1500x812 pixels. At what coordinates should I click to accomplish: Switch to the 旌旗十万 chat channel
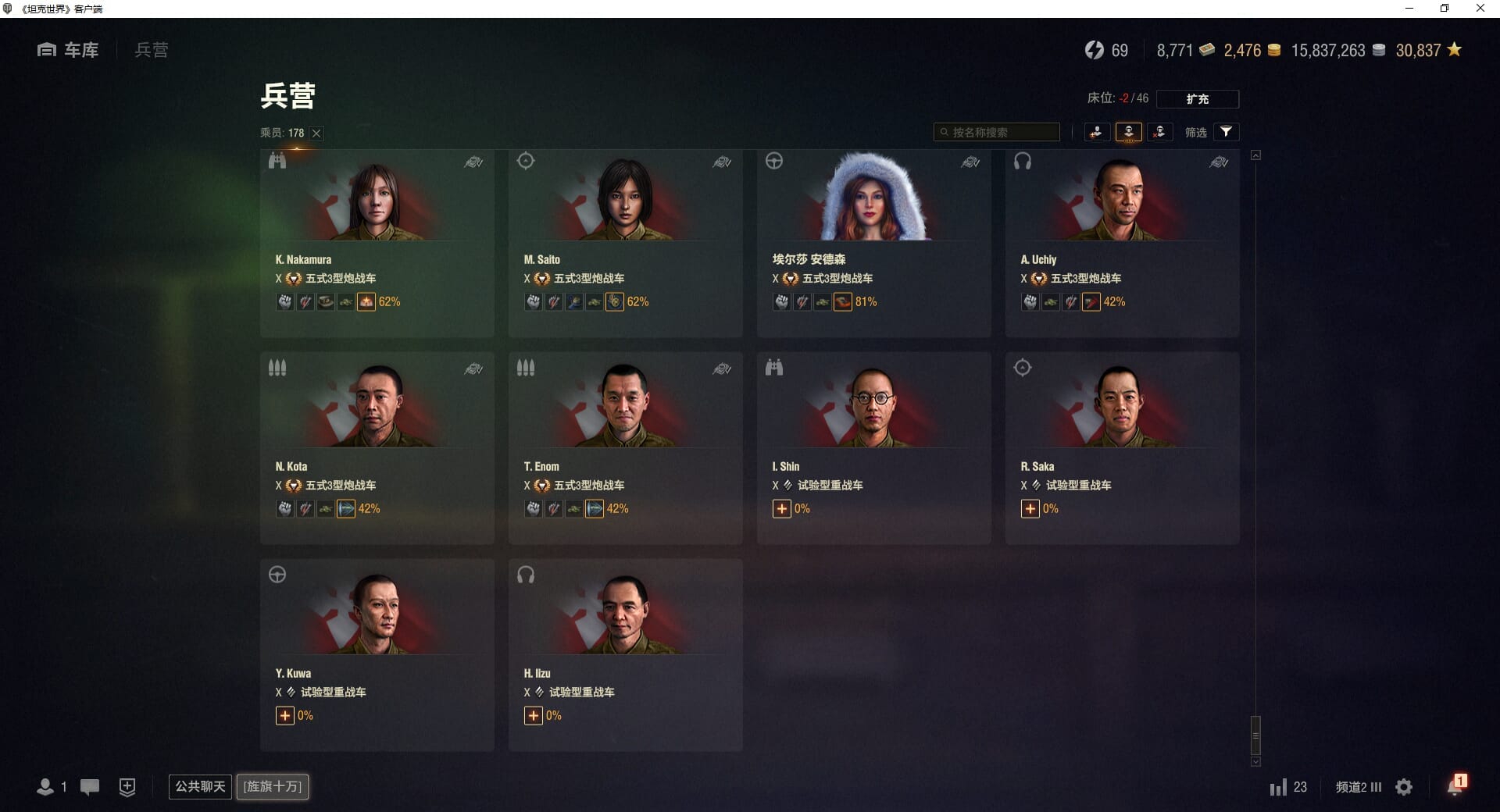coord(273,786)
